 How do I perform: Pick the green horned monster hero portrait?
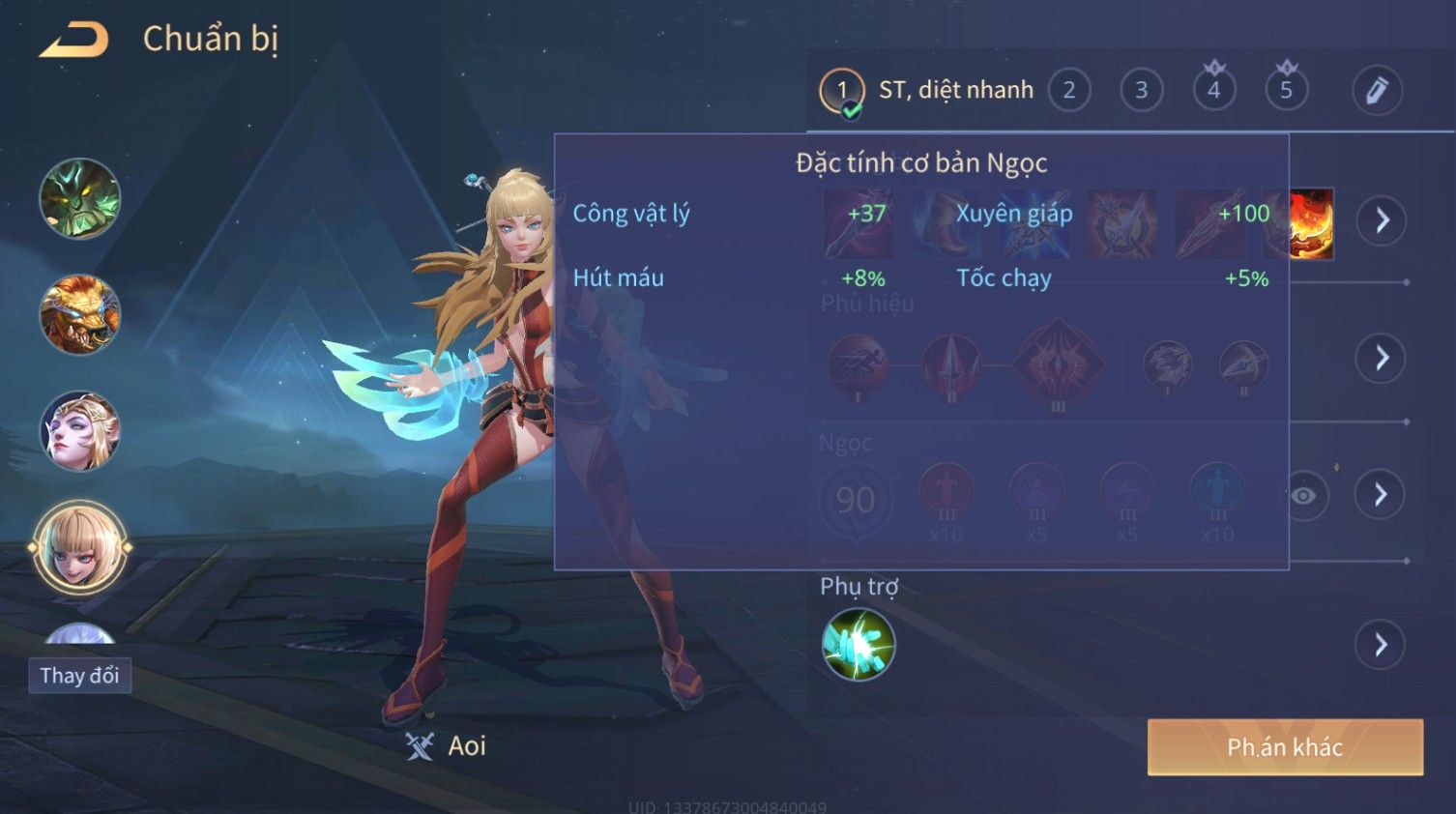[79, 199]
